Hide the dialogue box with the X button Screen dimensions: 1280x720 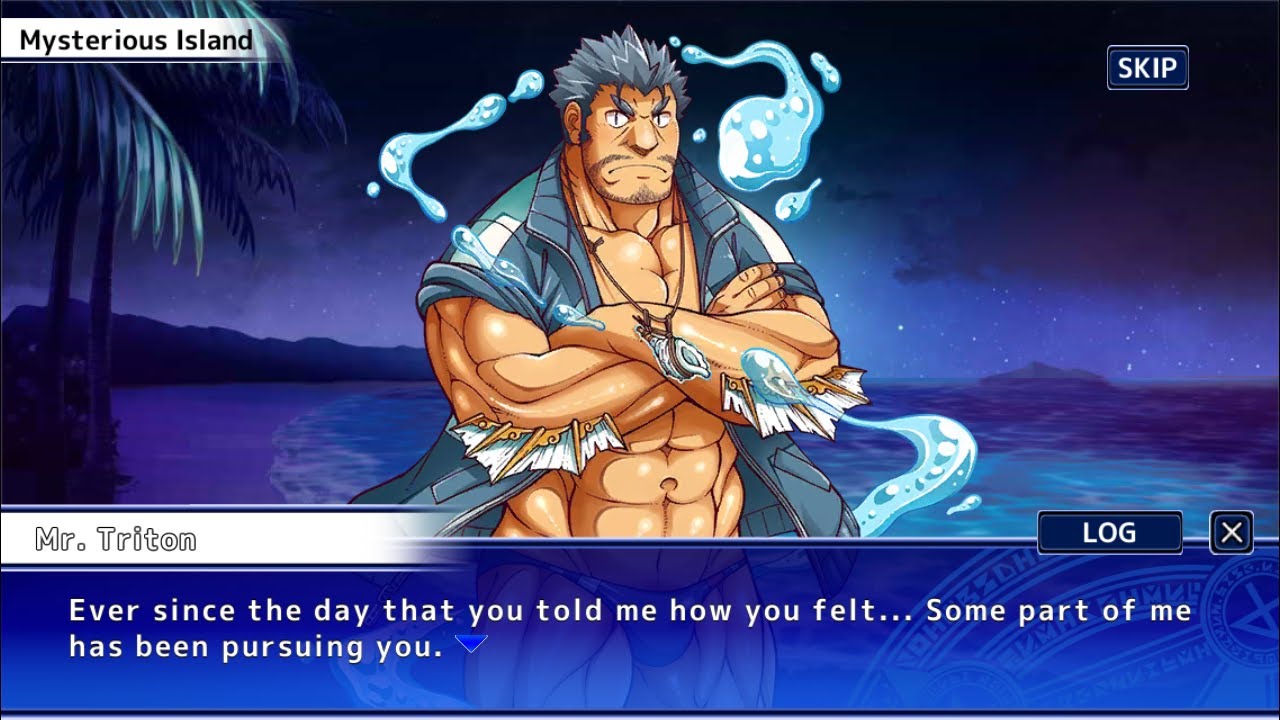coord(1231,533)
